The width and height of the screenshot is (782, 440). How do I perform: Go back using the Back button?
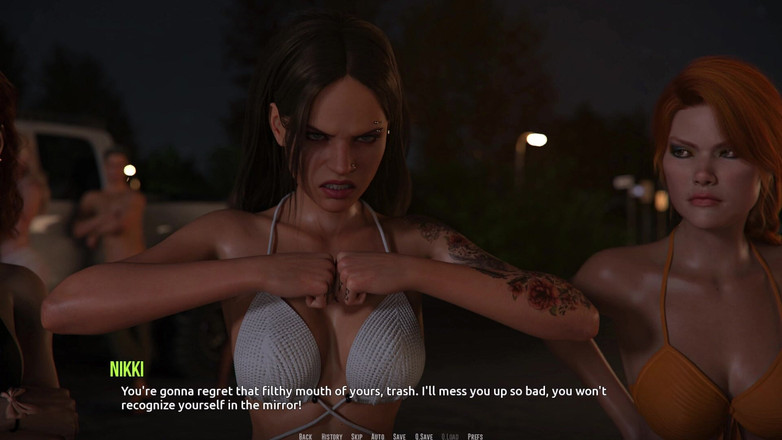[305, 436]
